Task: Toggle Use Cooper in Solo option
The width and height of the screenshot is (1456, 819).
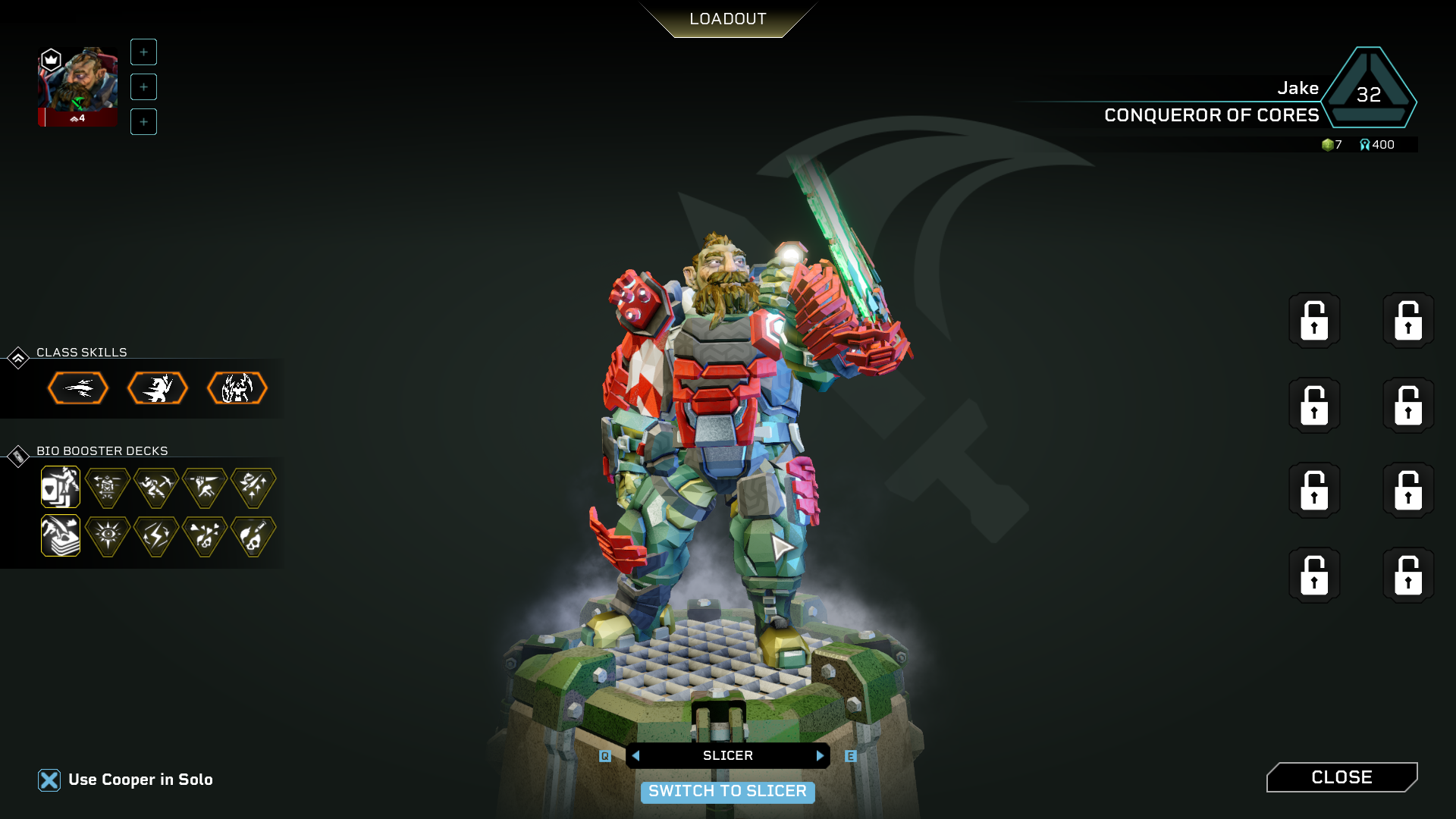Action: tap(49, 780)
